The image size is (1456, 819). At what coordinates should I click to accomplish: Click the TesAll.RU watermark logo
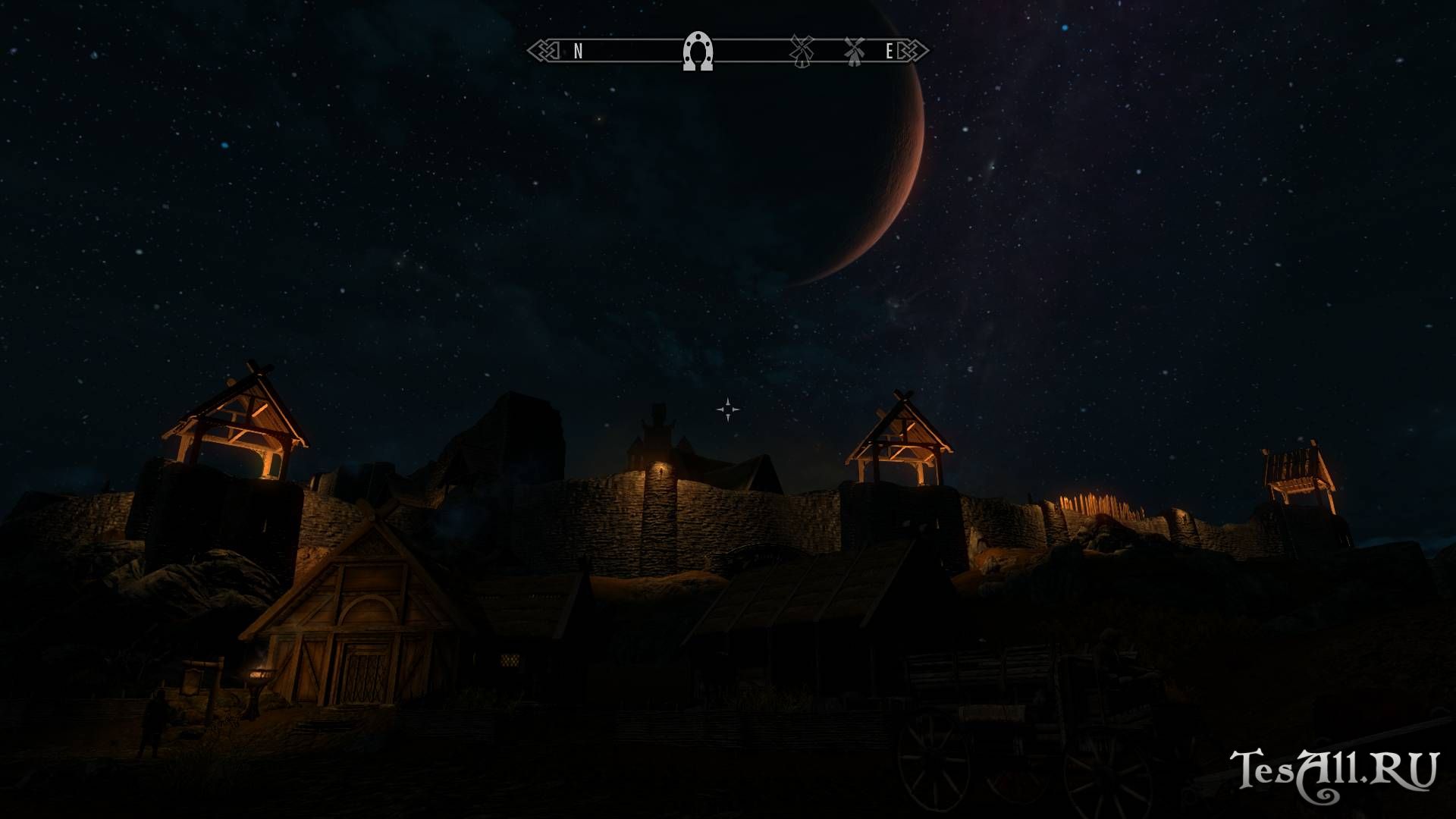pyautogui.click(x=1333, y=773)
